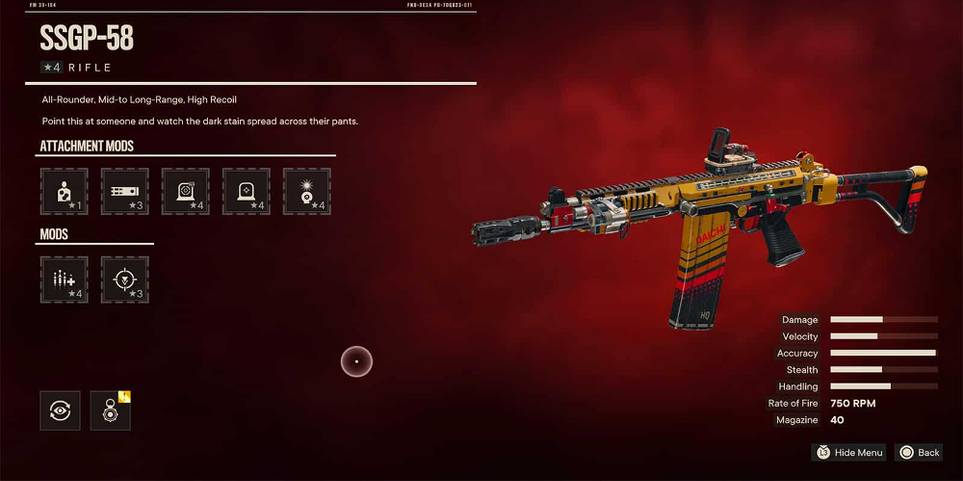The image size is (963, 481).
Task: Select the attachment mod with the plain reticle sight
Action: pyautogui.click(x=246, y=191)
